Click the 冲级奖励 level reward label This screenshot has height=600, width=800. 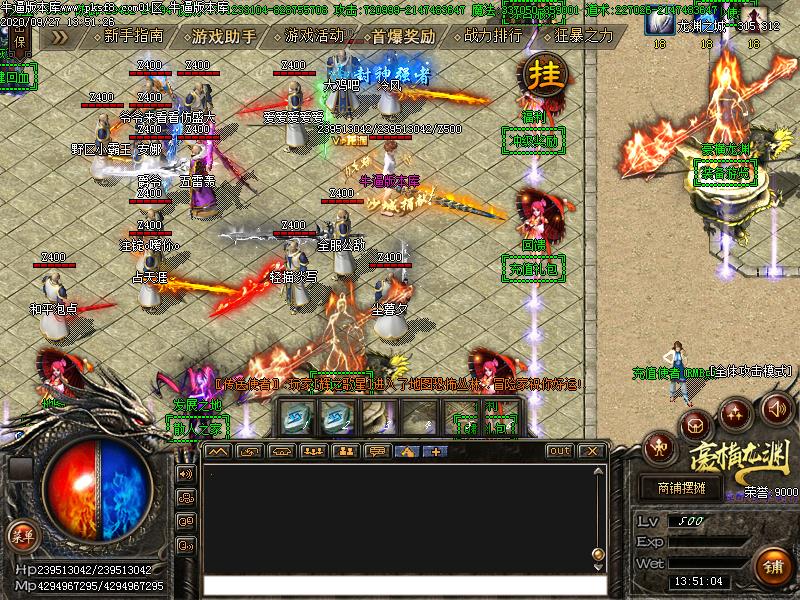529,141
